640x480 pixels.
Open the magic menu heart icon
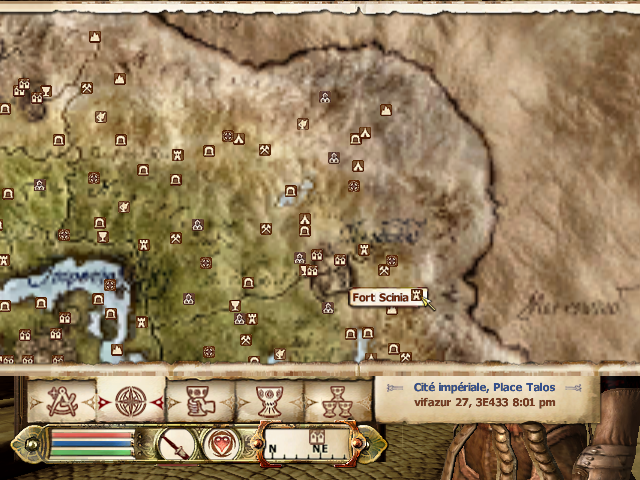(222, 442)
